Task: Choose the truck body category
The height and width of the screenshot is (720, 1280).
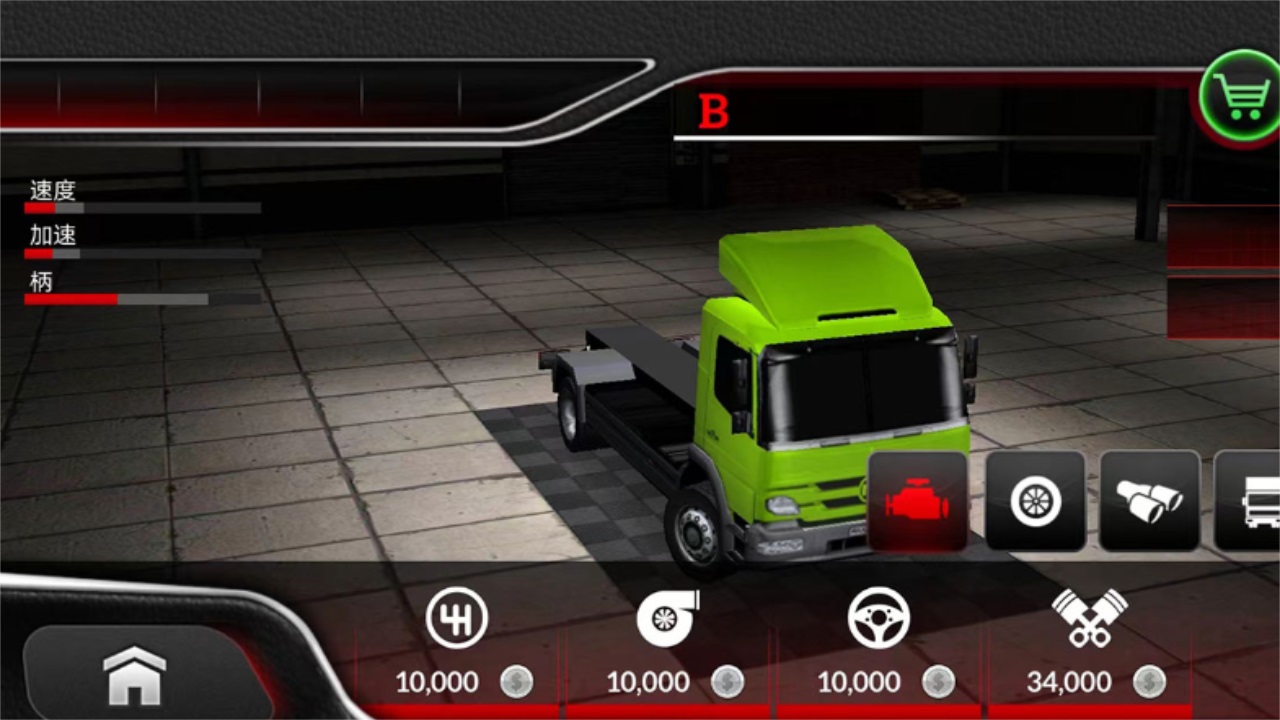Action: click(1252, 501)
